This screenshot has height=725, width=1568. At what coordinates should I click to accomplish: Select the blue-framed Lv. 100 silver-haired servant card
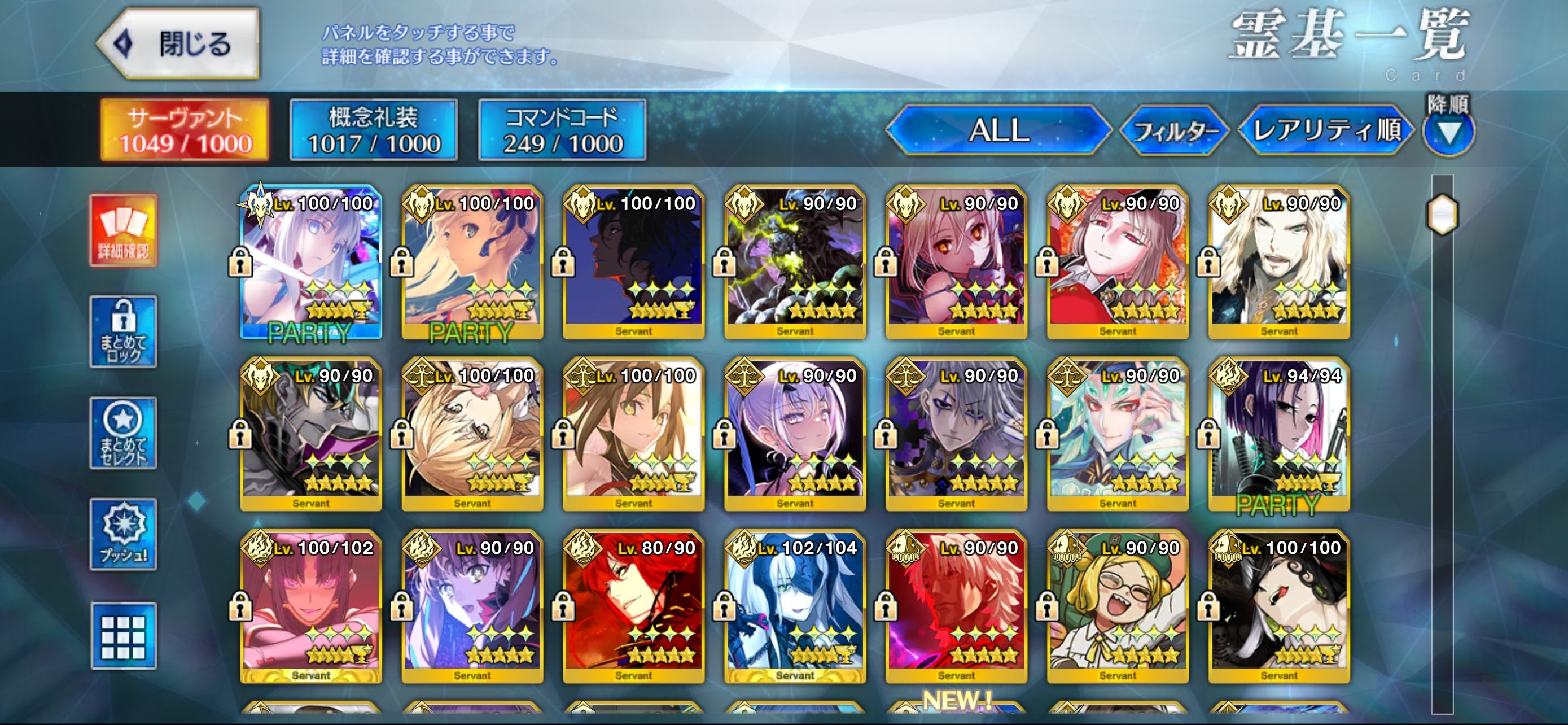[311, 262]
